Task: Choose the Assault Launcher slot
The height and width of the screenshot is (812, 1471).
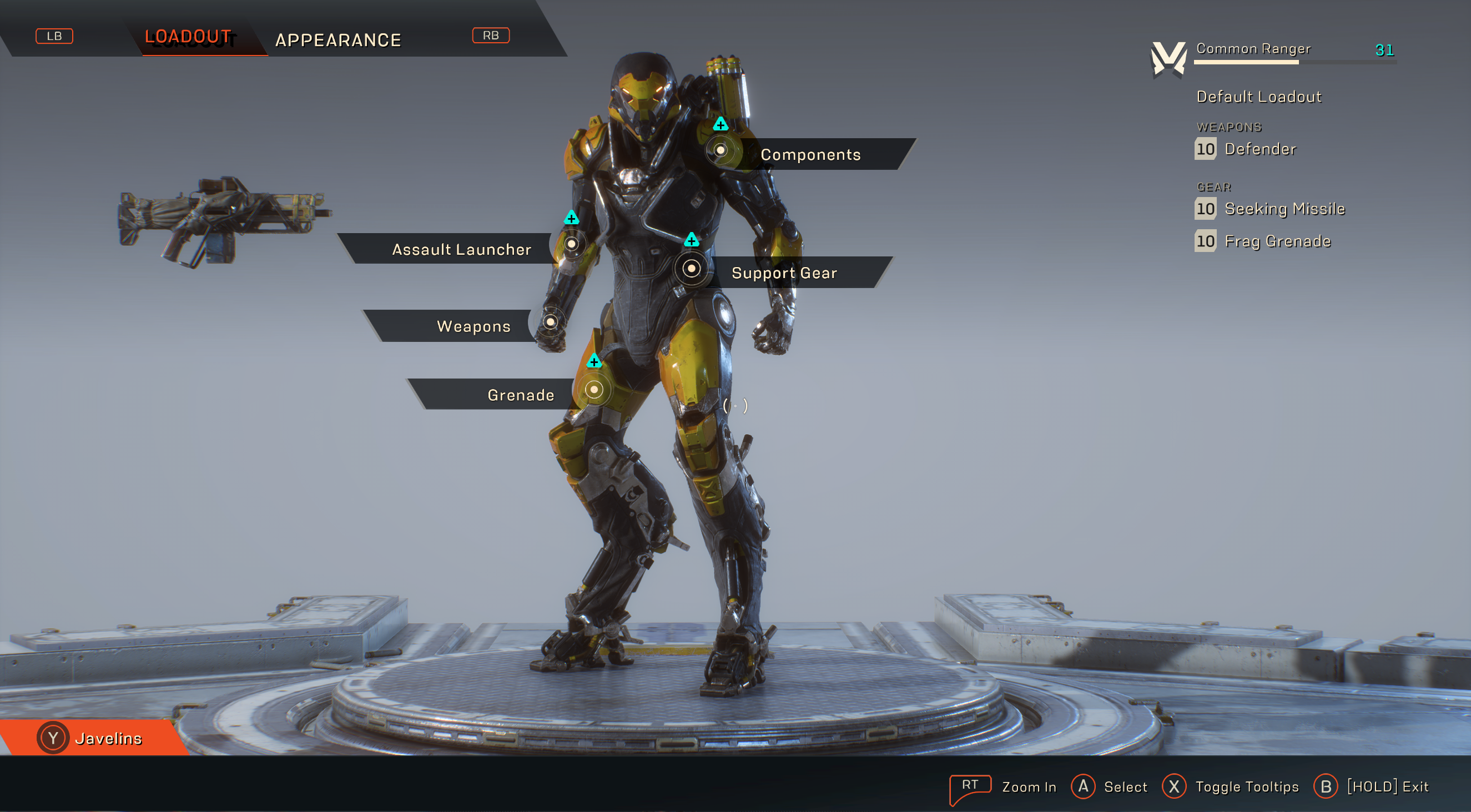Action: point(461,249)
